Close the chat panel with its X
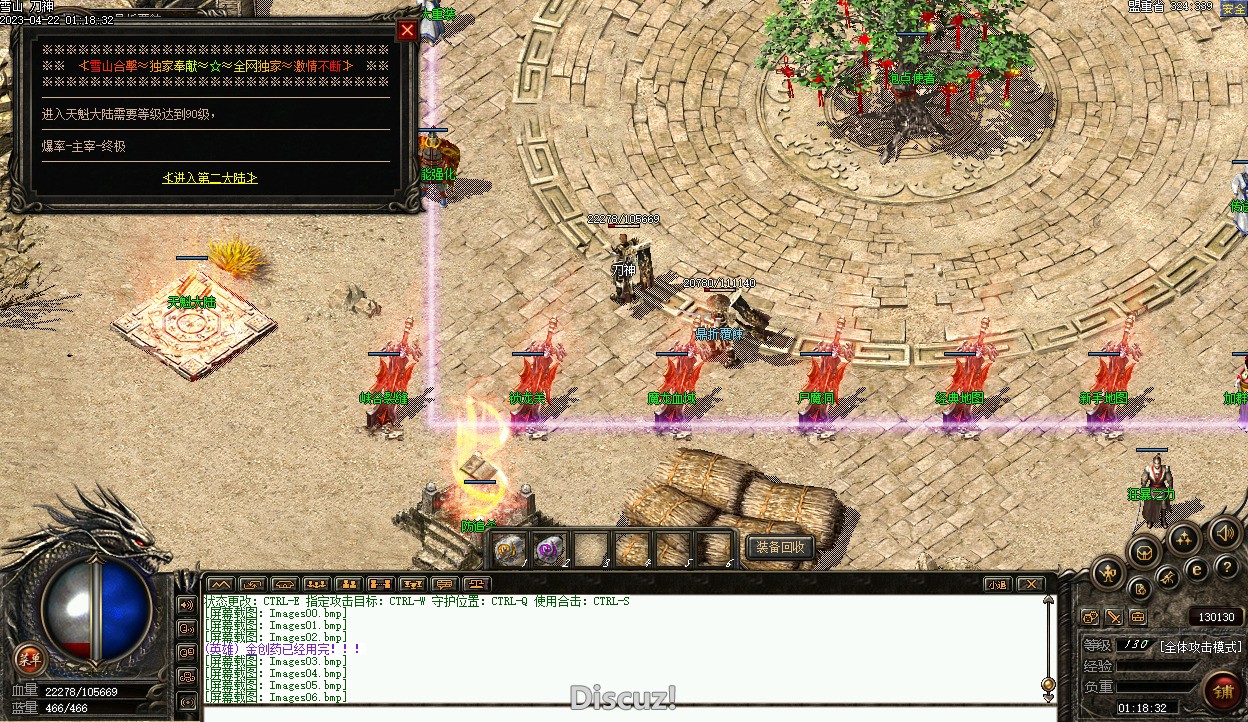The image size is (1248, 722). [x=1030, y=584]
